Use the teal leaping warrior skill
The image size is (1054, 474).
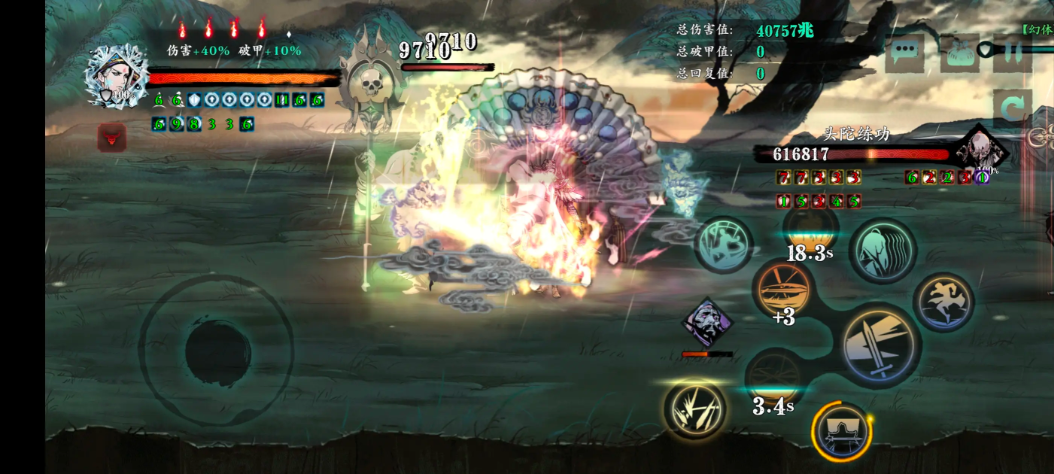pyautogui.click(x=725, y=243)
